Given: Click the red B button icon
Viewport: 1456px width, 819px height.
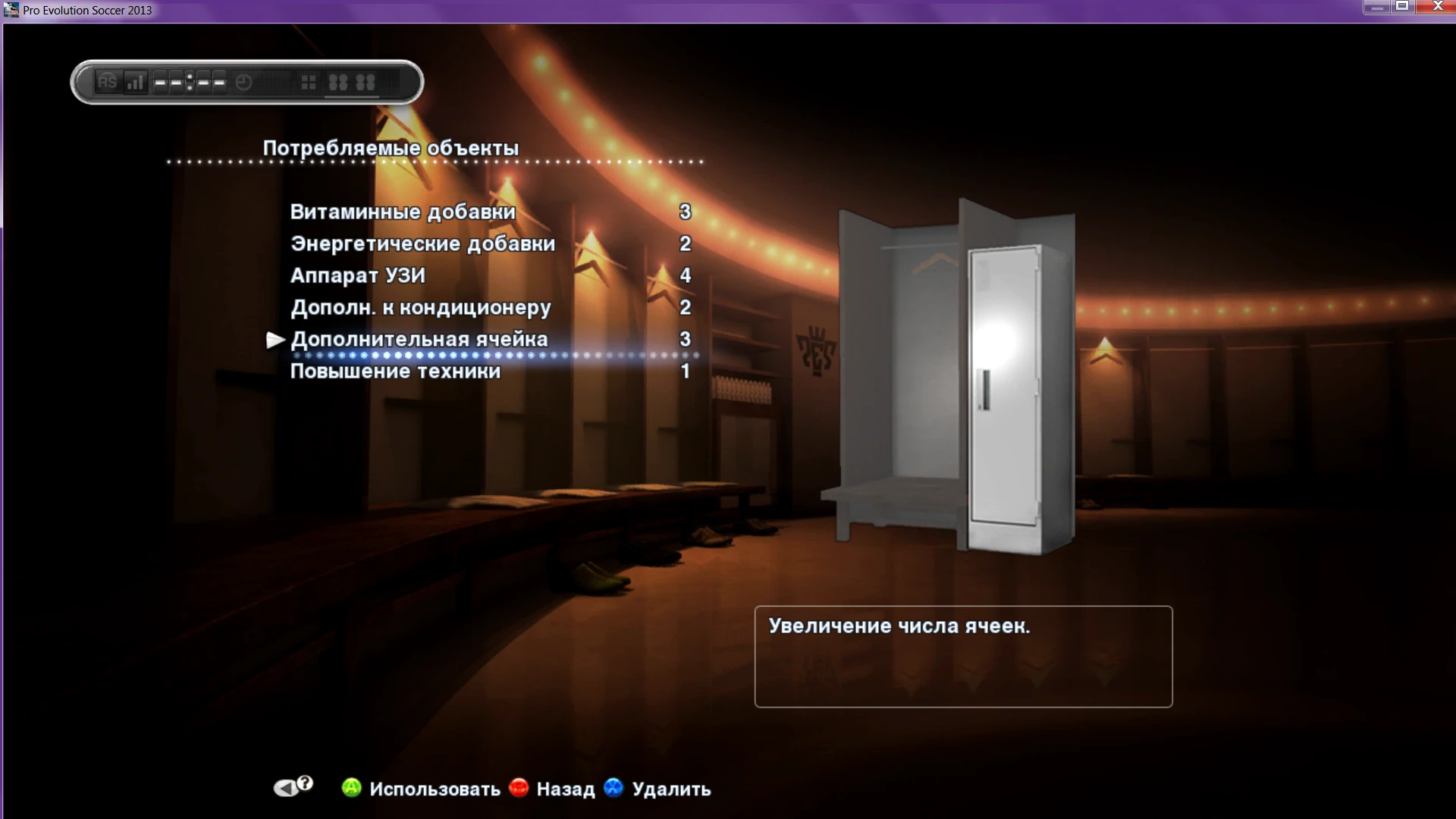Looking at the screenshot, I should tap(519, 789).
